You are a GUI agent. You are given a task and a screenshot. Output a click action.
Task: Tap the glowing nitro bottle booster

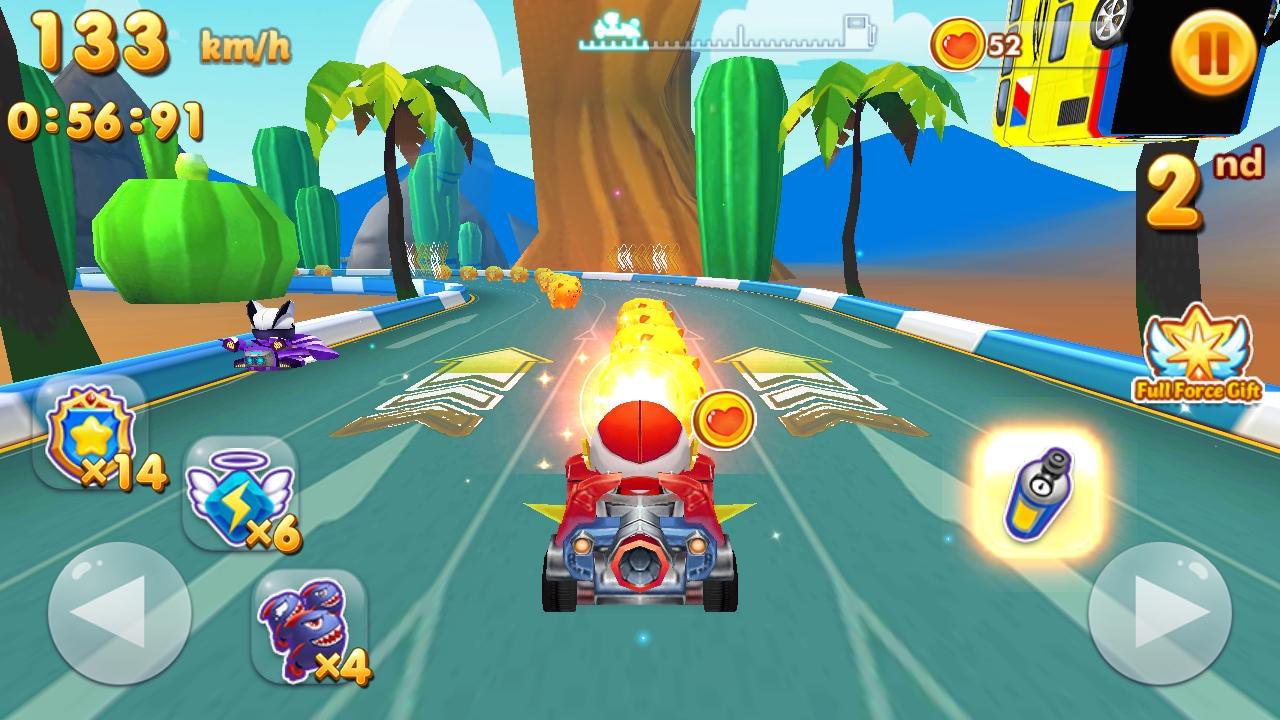(1040, 495)
